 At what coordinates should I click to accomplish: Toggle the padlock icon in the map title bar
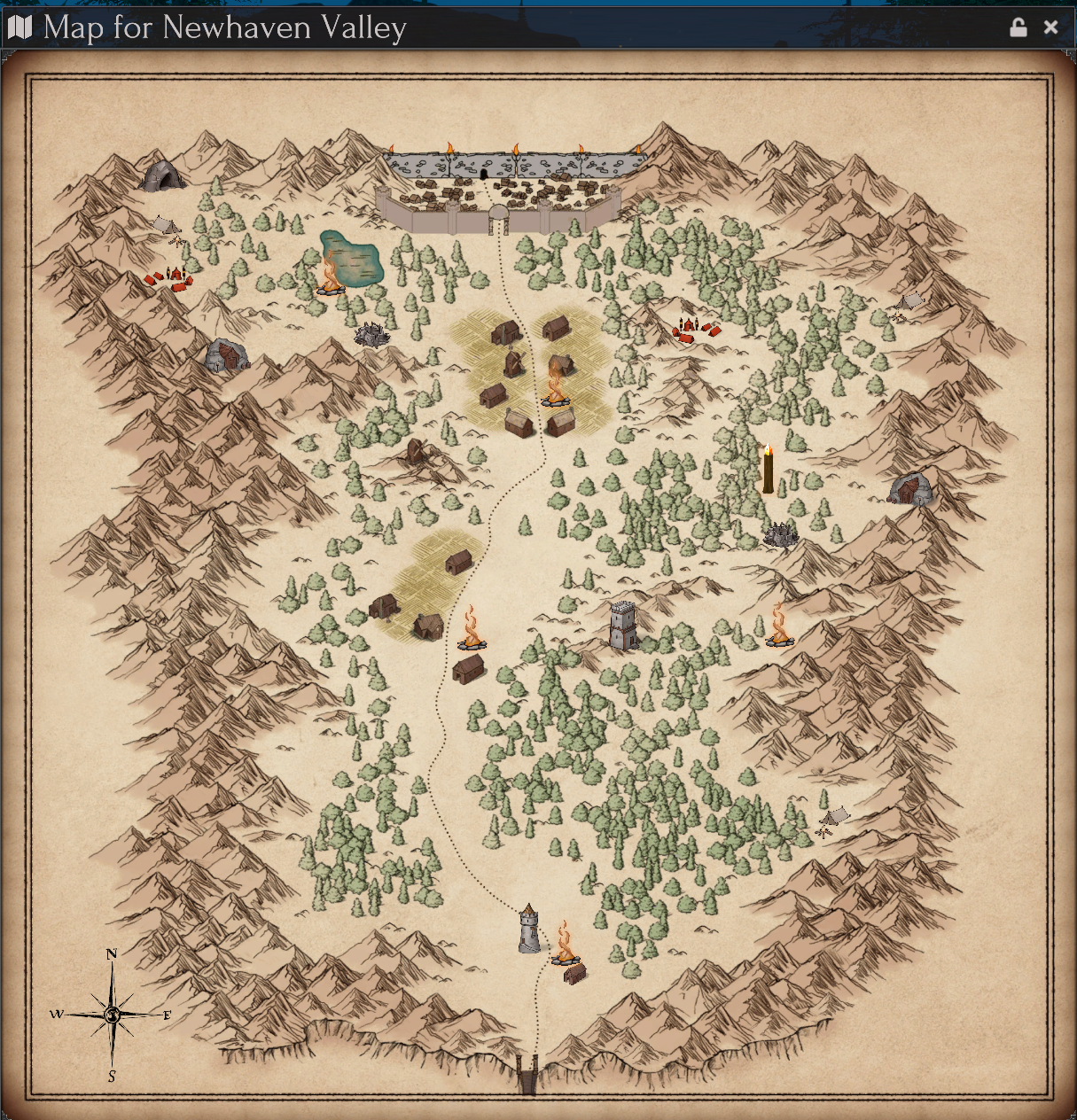pos(1018,27)
